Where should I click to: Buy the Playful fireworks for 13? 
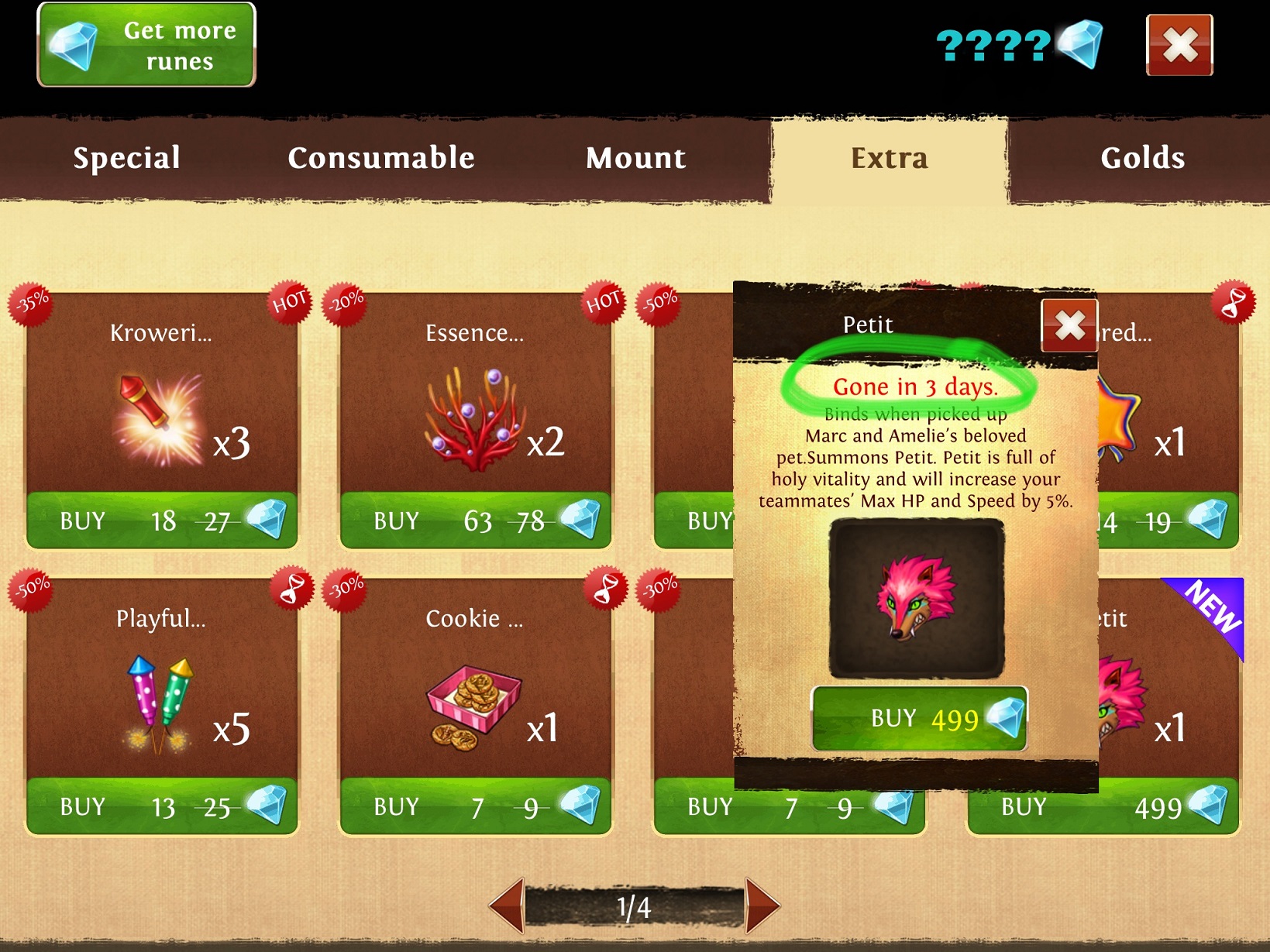click(x=162, y=806)
